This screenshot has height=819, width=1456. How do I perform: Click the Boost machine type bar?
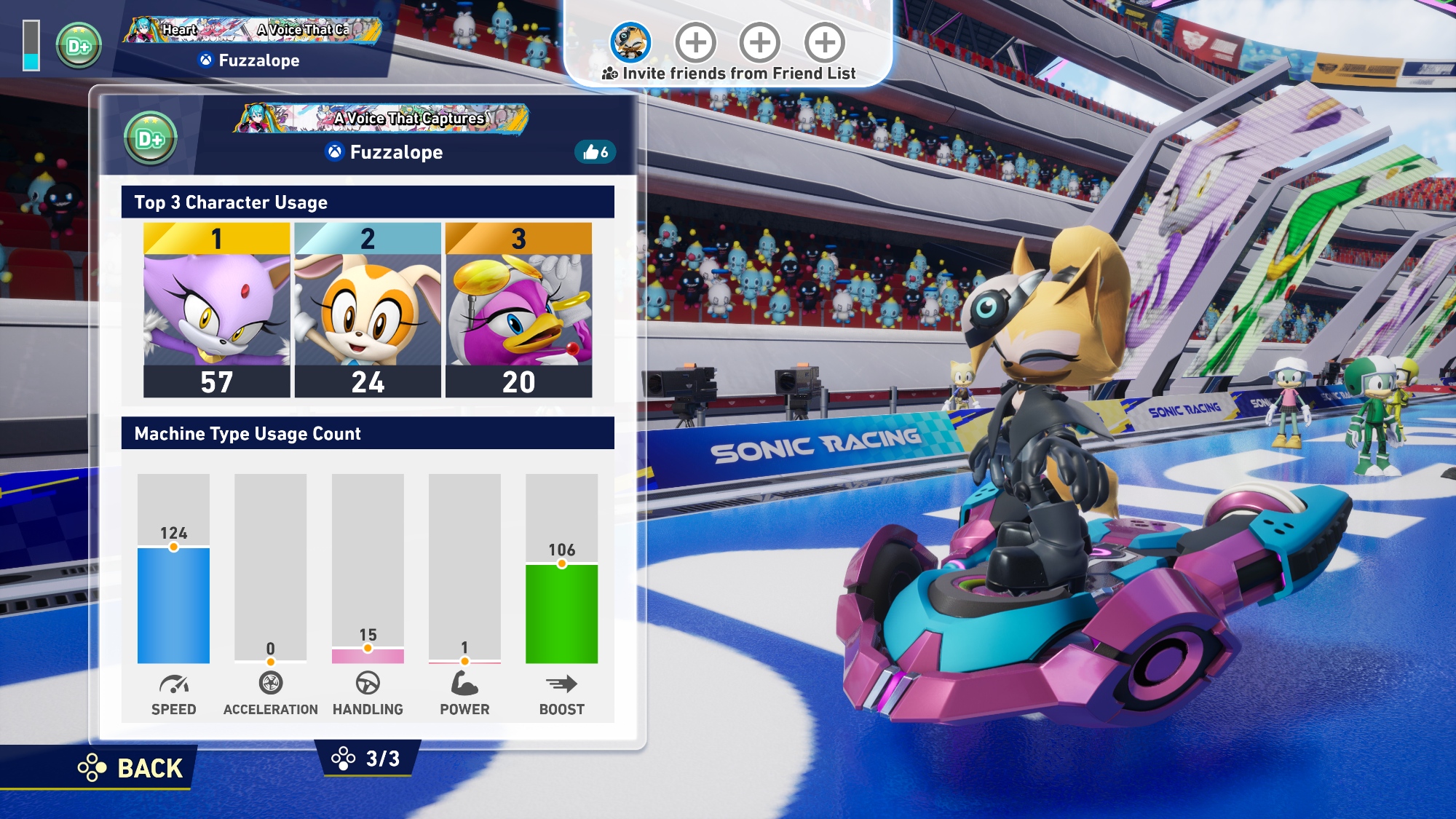tap(561, 613)
